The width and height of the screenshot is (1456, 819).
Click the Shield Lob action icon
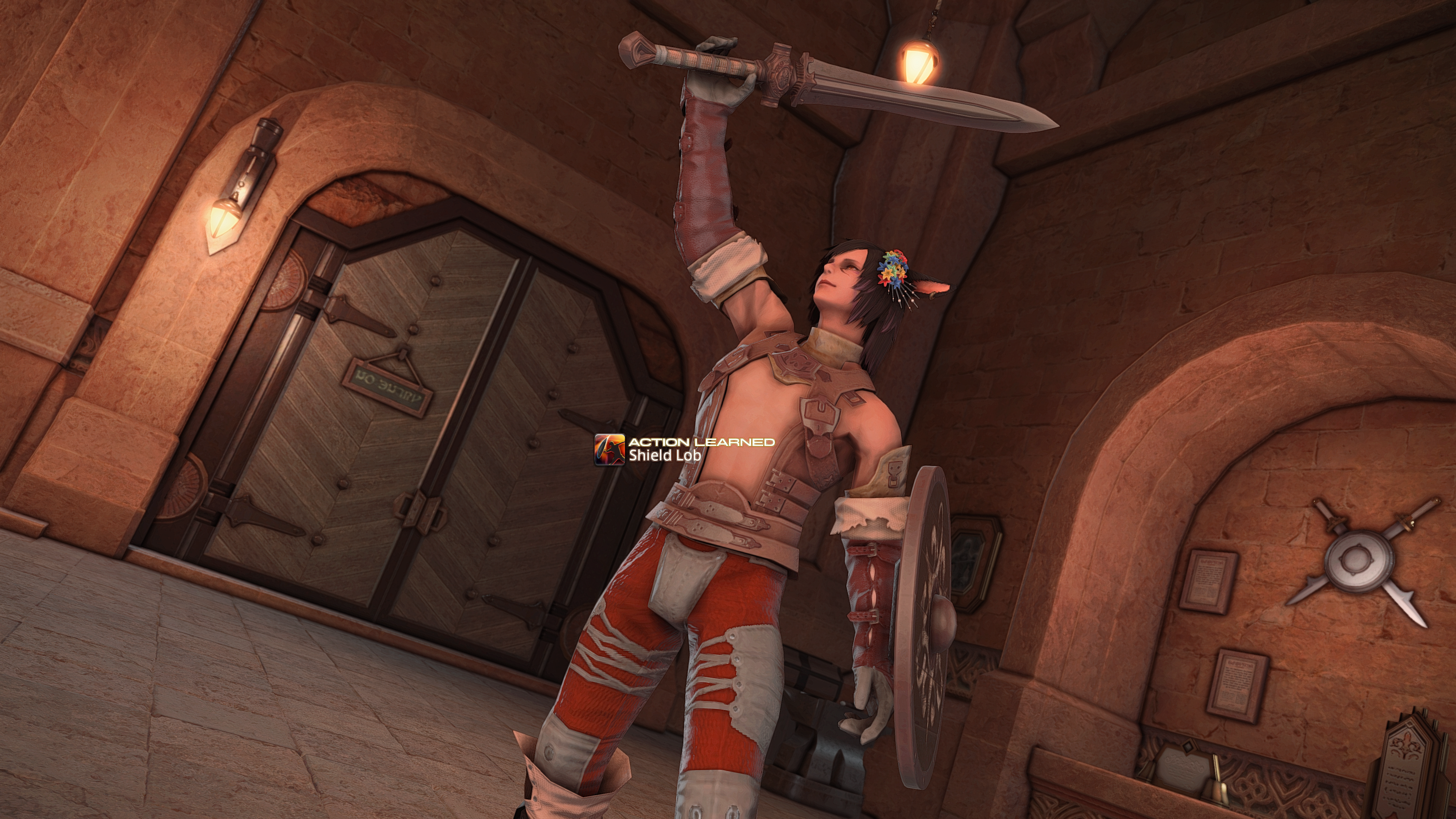coord(609,450)
